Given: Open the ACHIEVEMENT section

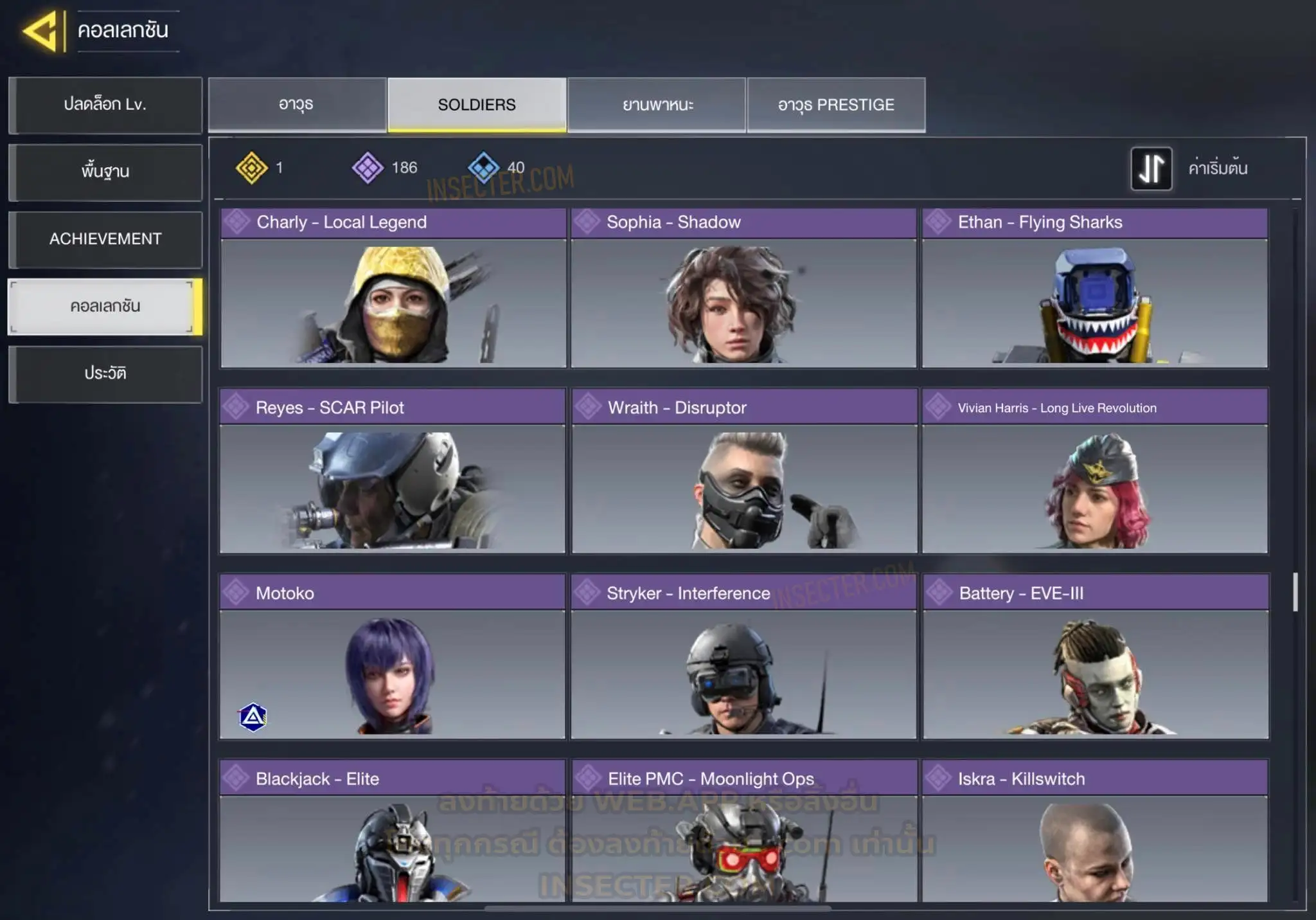Looking at the screenshot, I should pos(105,239).
